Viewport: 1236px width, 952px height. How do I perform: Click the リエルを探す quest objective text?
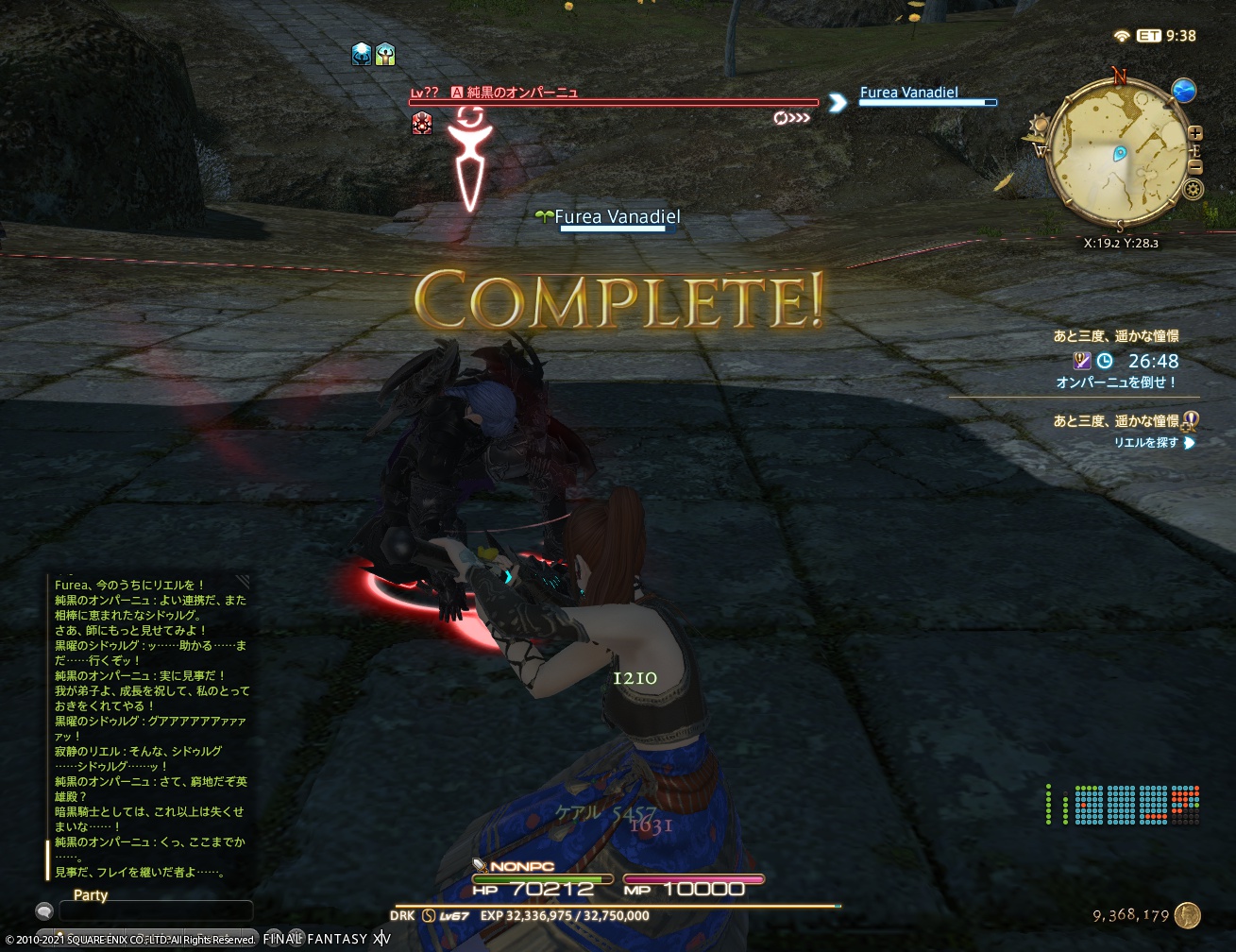[1145, 442]
